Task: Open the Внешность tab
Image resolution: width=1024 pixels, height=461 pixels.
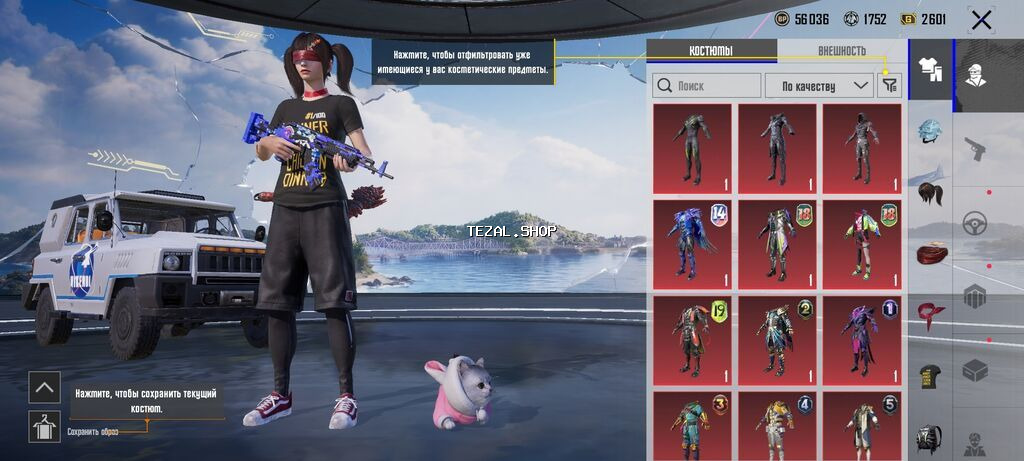Action: pos(841,51)
